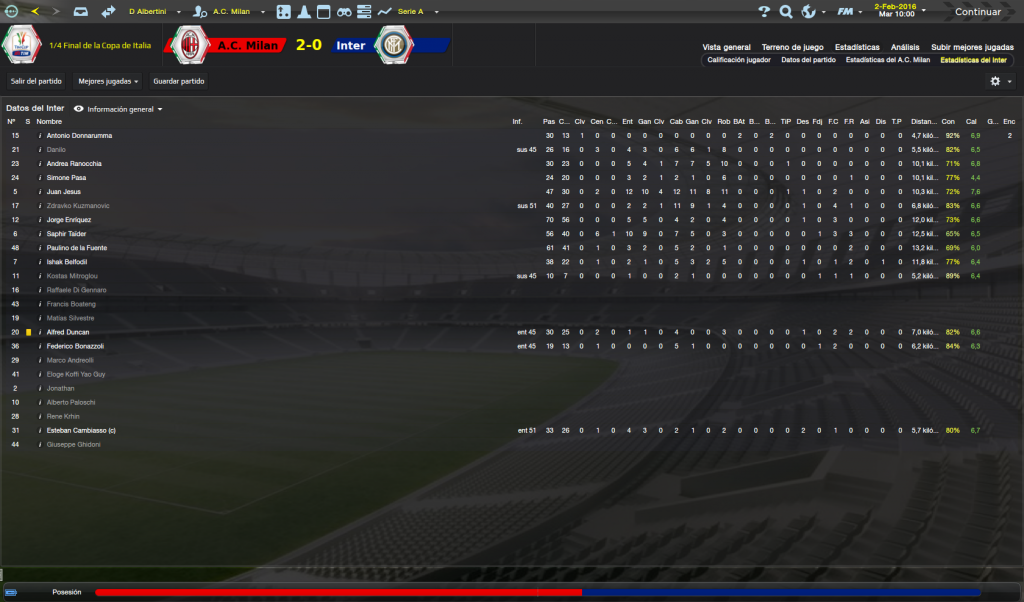Open the Información general view dropdown
Viewport: 1024px width, 602px height.
point(124,108)
